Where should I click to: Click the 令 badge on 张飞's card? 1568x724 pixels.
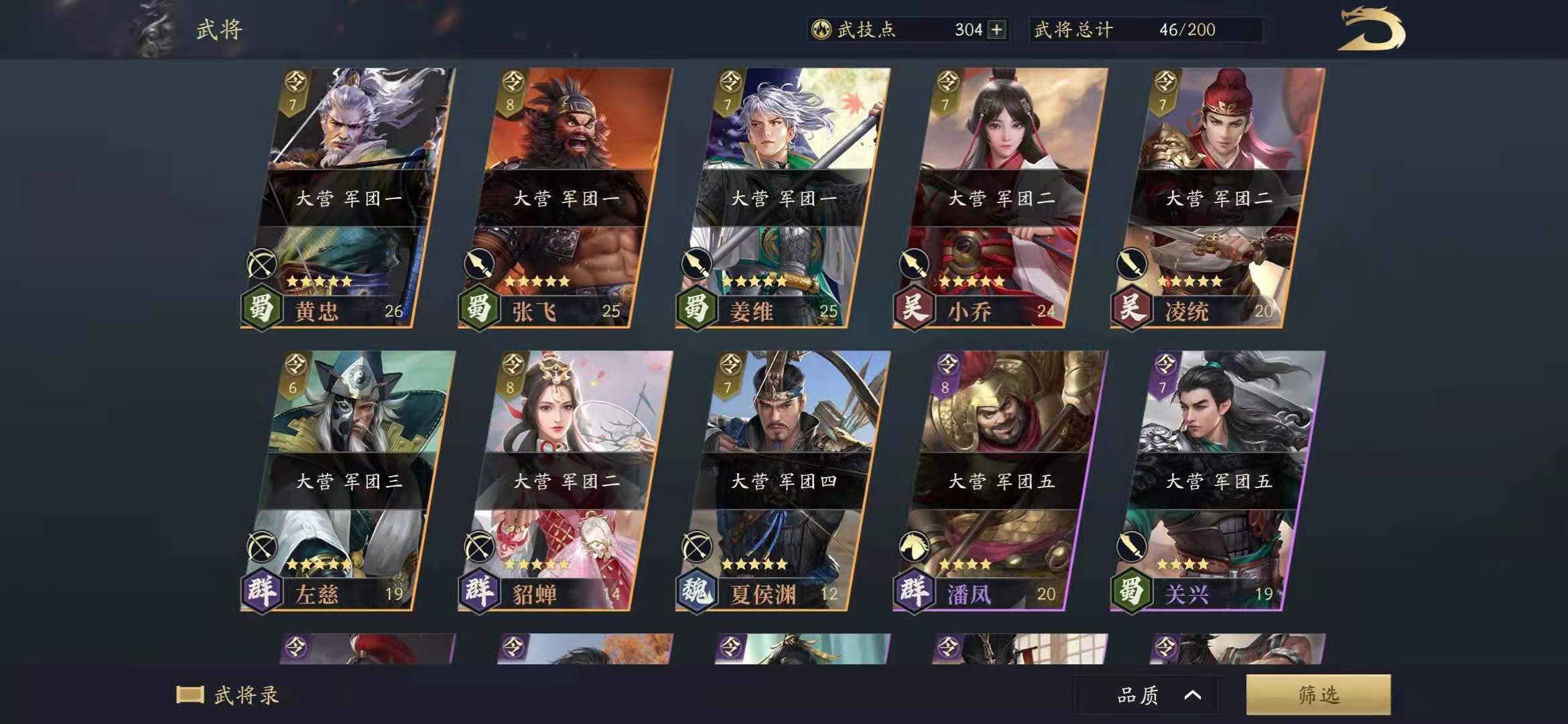510,80
